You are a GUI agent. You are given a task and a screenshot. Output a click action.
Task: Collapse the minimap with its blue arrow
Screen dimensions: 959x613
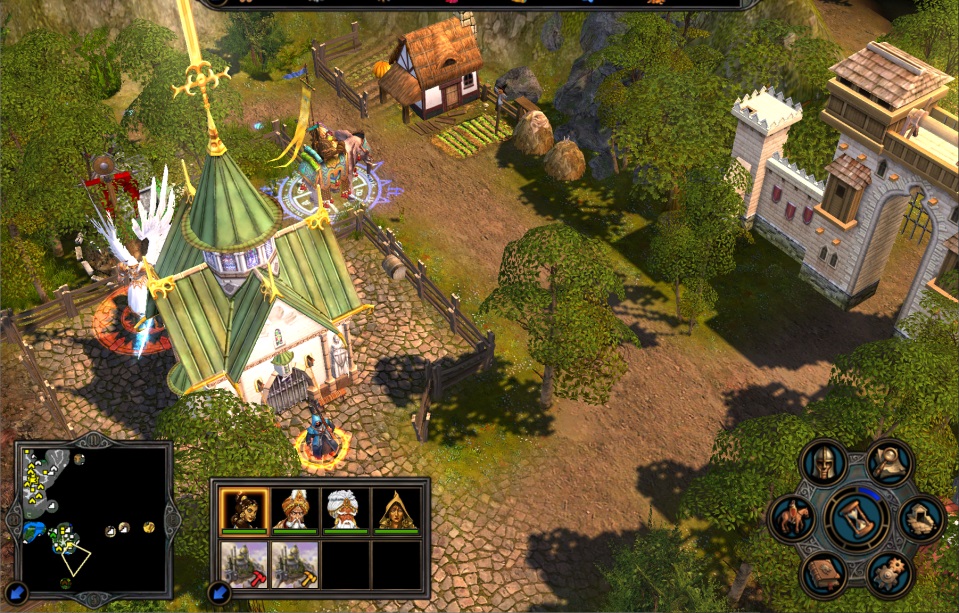(x=17, y=594)
